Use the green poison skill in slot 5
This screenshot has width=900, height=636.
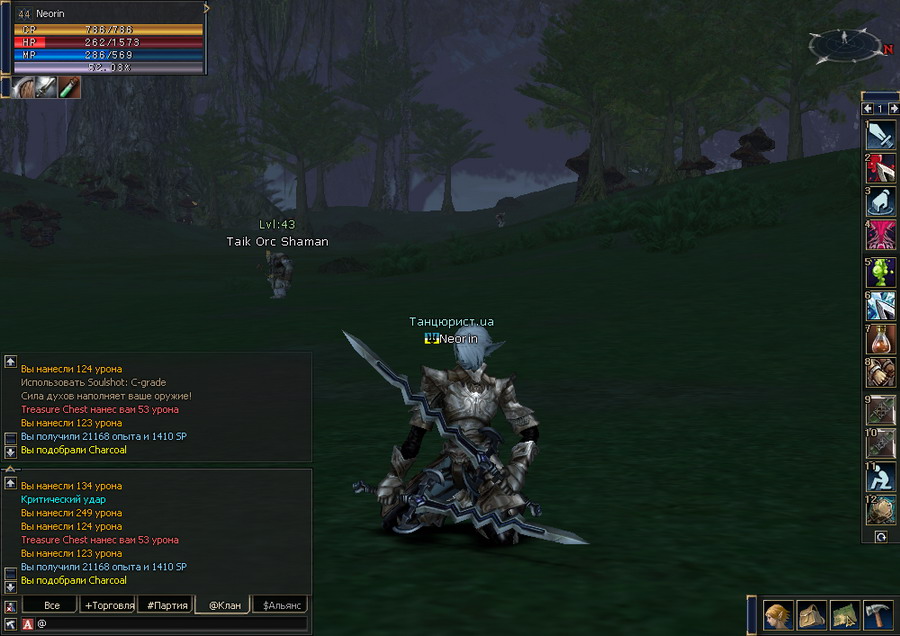(881, 272)
